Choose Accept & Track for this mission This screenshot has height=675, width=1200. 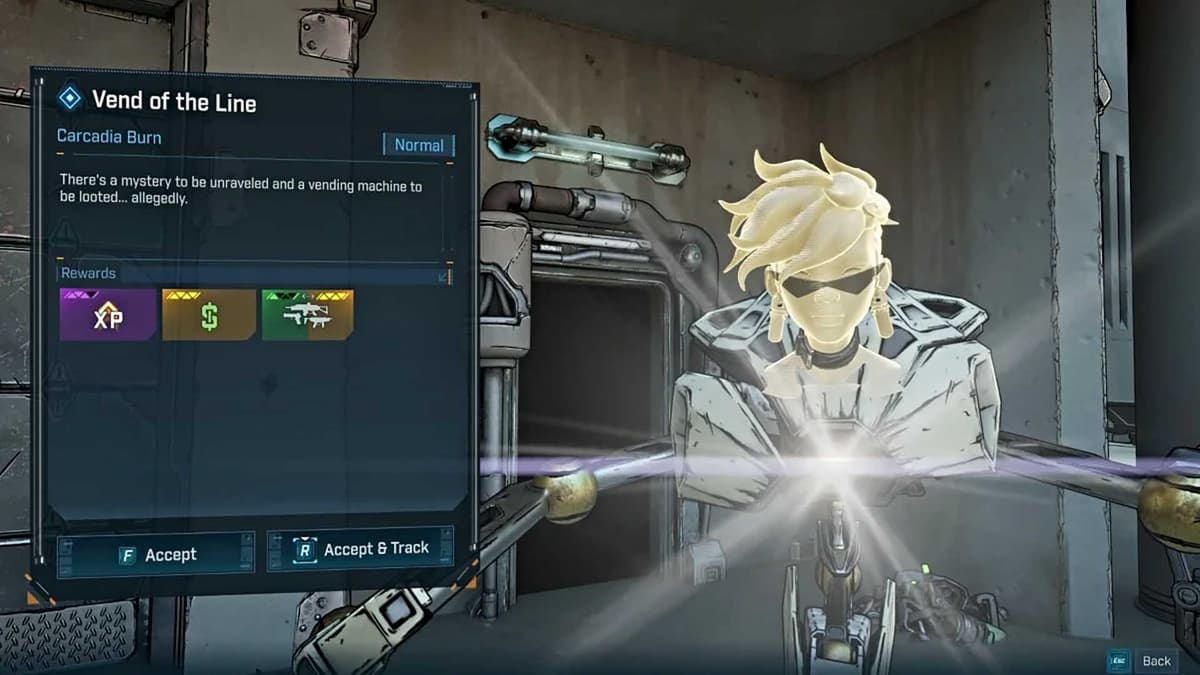click(360, 549)
